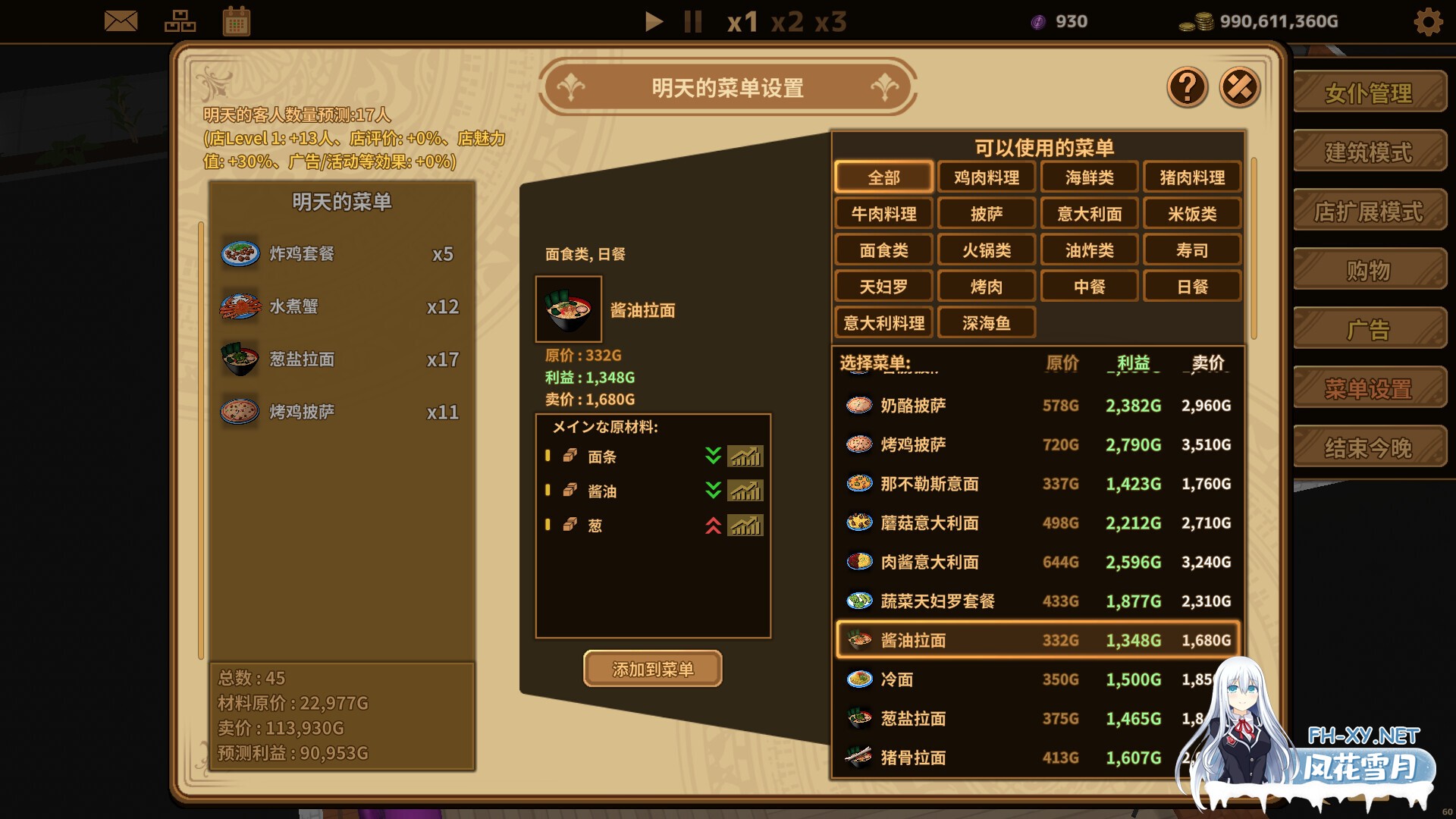Open the mail inbox icon
The width and height of the screenshot is (1456, 819).
click(x=121, y=21)
